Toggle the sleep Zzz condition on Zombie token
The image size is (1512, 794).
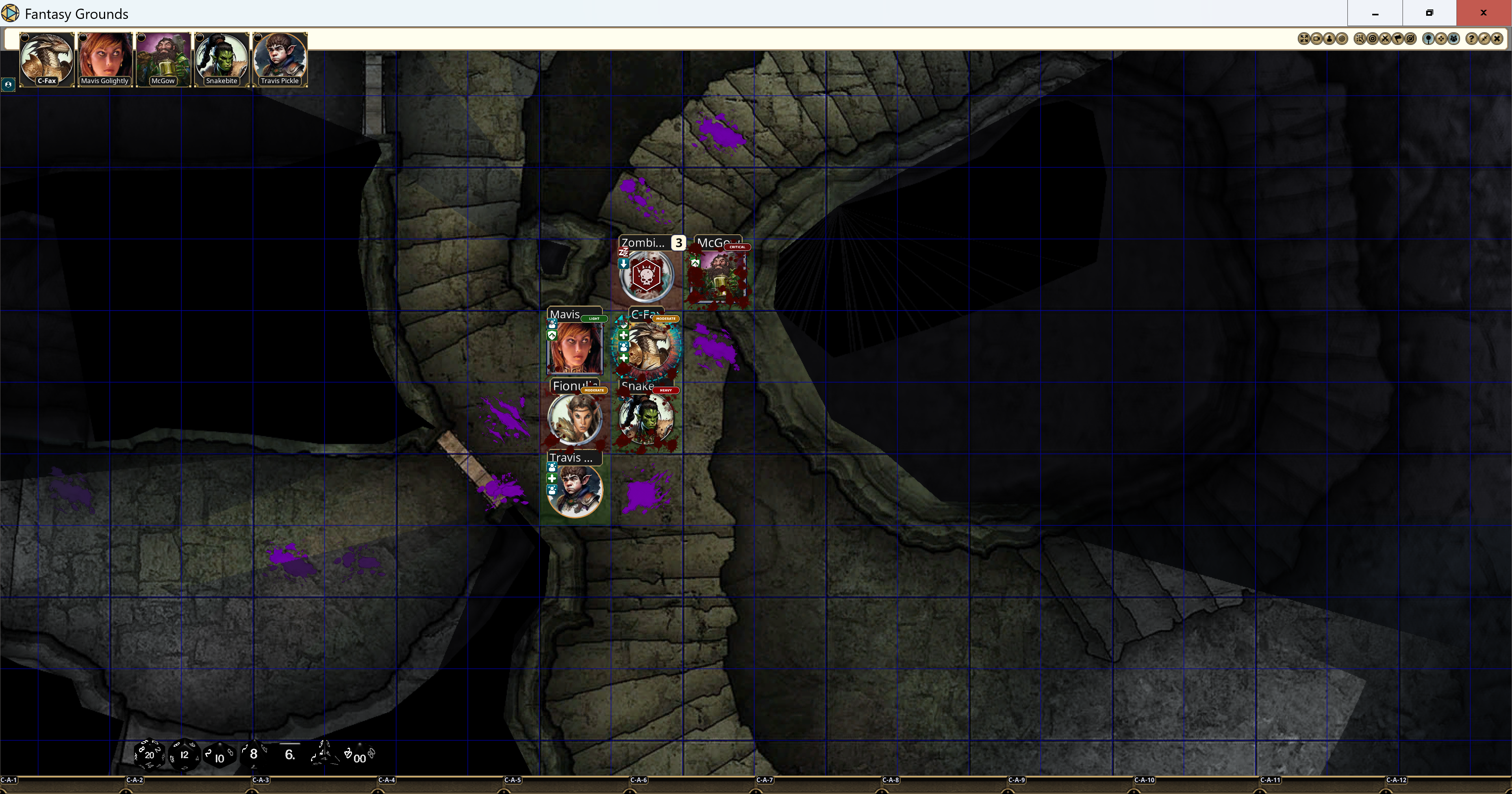pyautogui.click(x=624, y=252)
